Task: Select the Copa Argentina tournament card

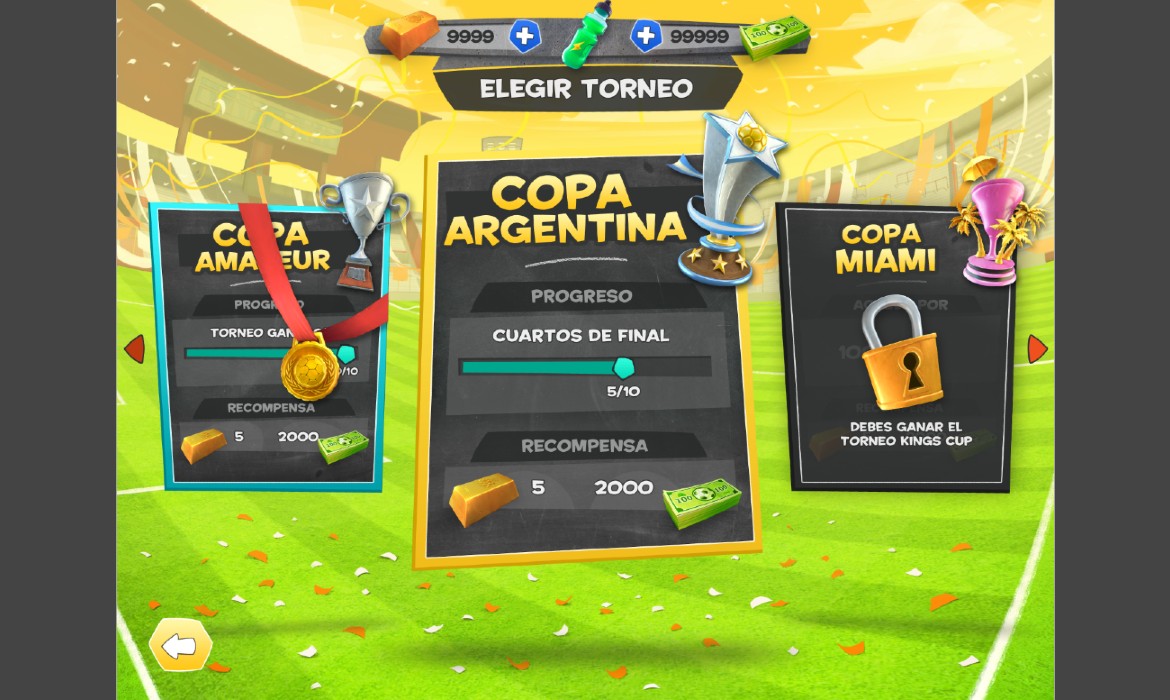Action: click(x=585, y=360)
